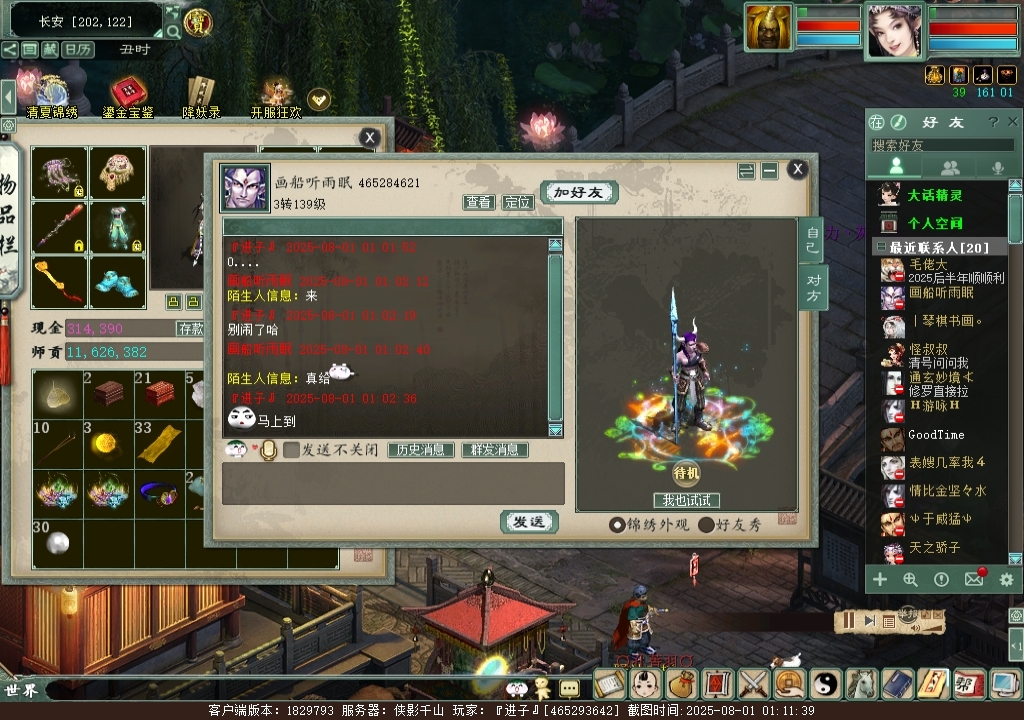This screenshot has height=720, width=1024.
Task: Open the 降妖录 icon
Action: pos(201,96)
